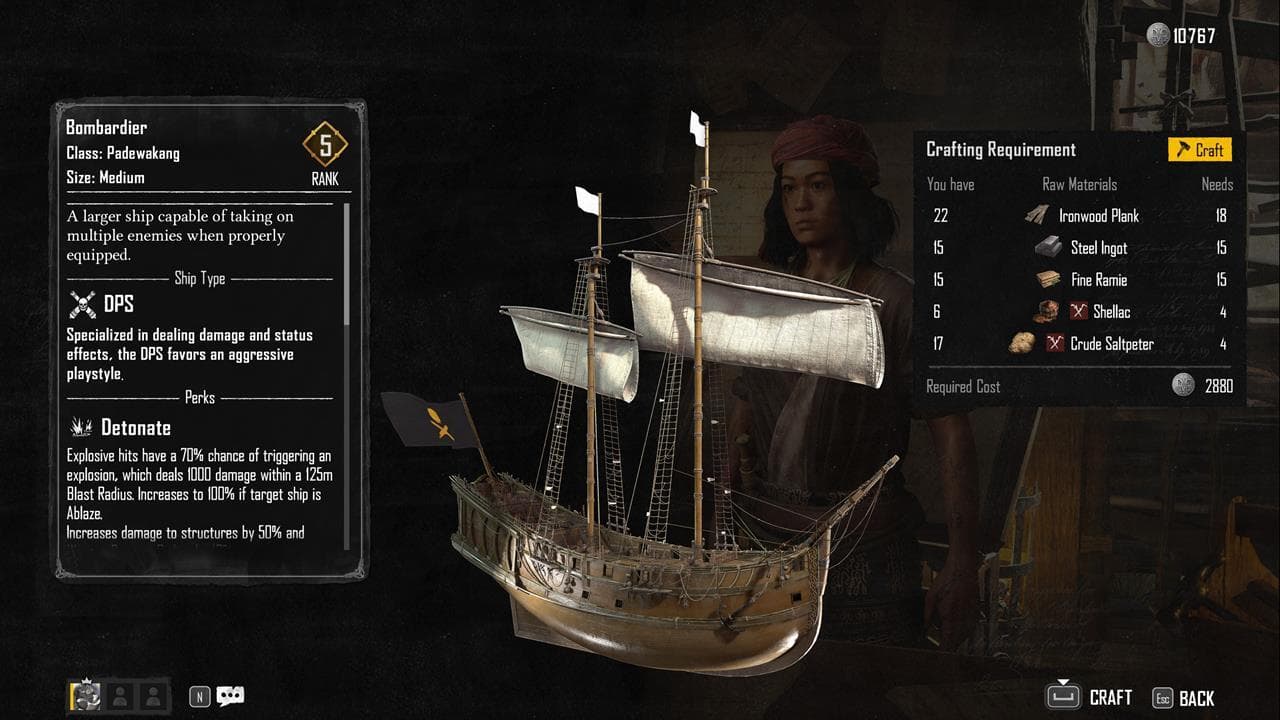Viewport: 1280px width, 720px height.
Task: Select the Ironwood Plank material row
Action: [x=1098, y=215]
